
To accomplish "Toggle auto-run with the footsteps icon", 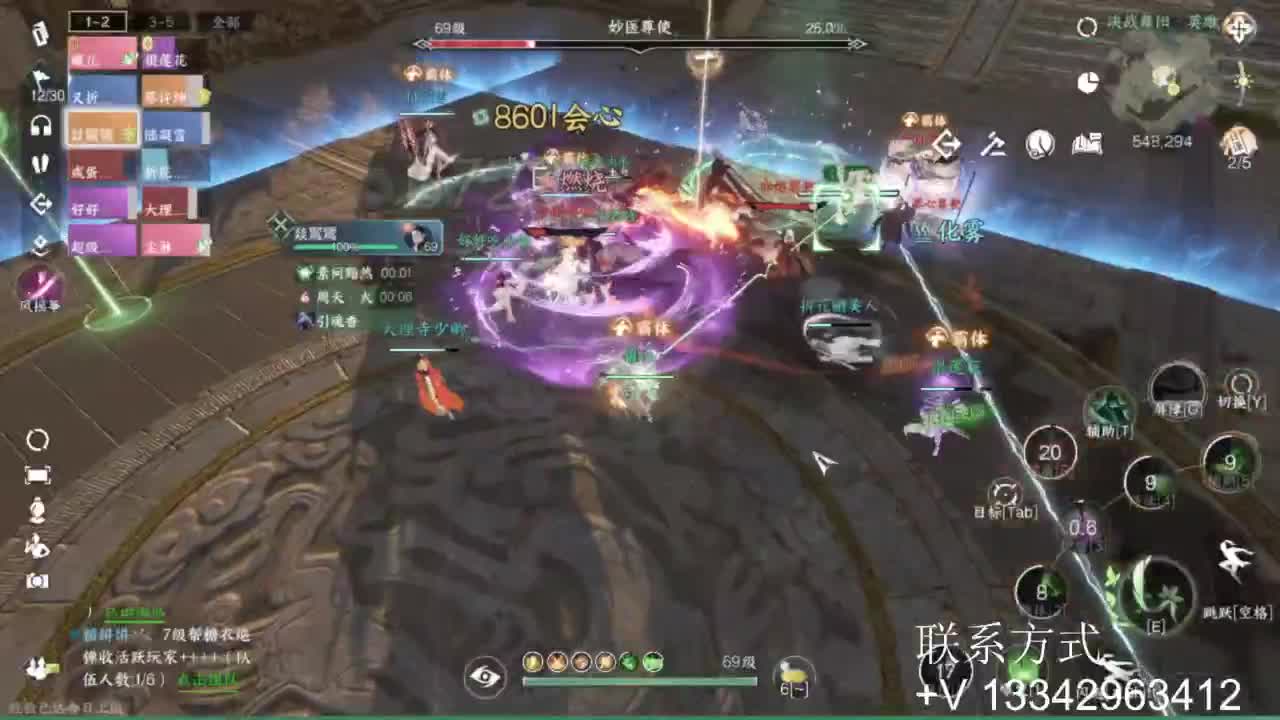I will (x=40, y=165).
